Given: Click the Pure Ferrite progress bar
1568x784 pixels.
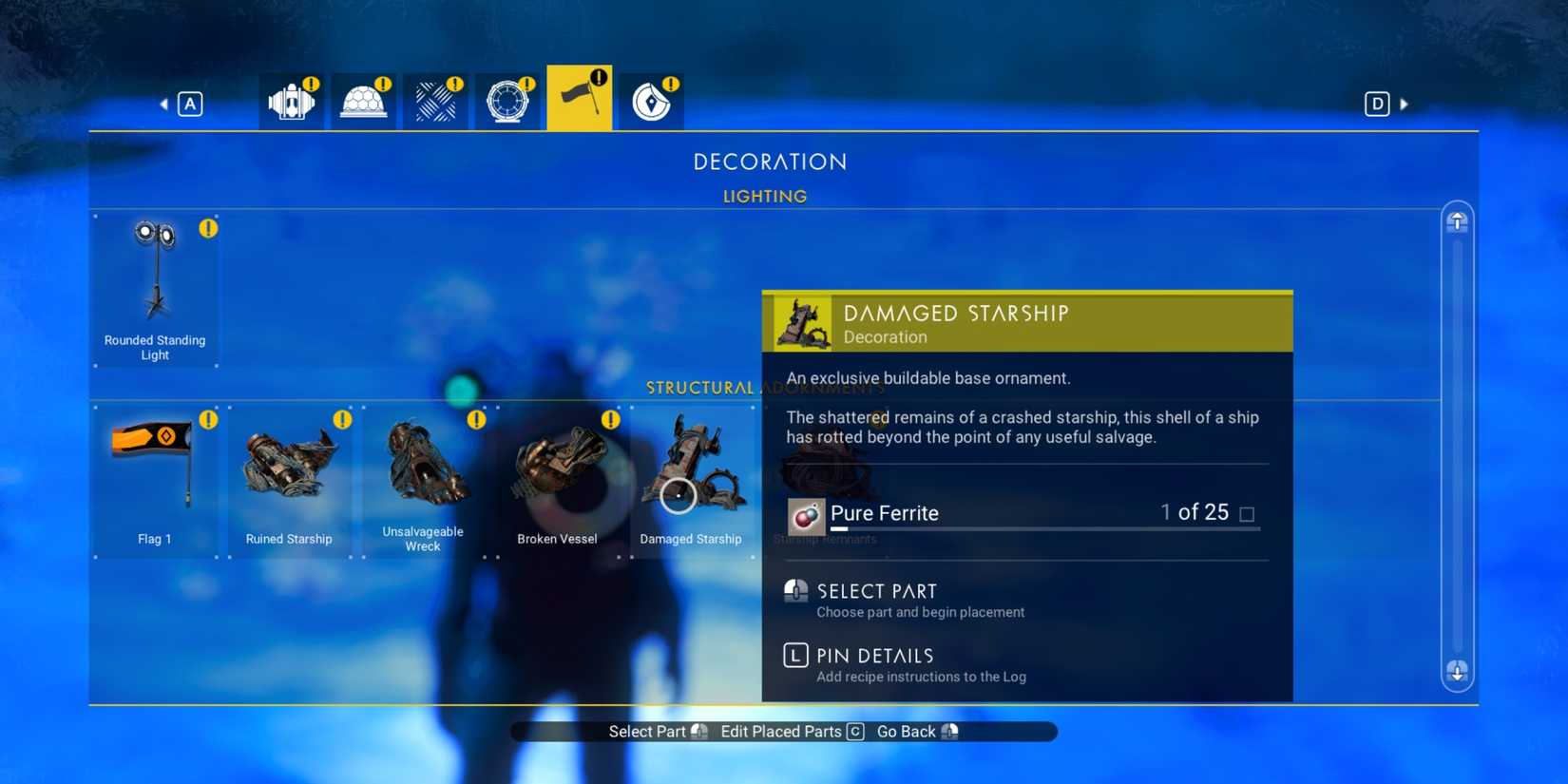Looking at the screenshot, I should pyautogui.click(x=1045, y=529).
